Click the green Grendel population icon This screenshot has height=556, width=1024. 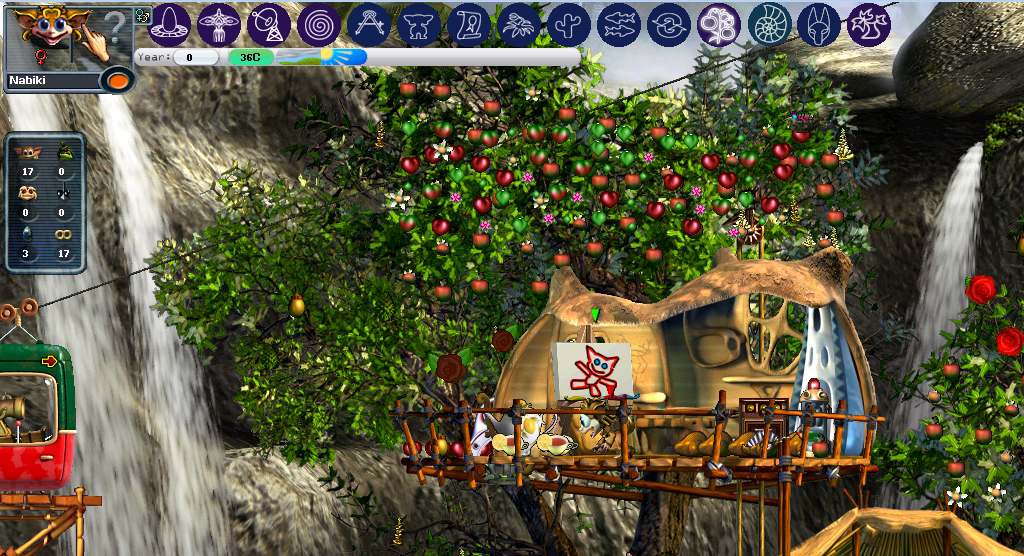pos(64,153)
